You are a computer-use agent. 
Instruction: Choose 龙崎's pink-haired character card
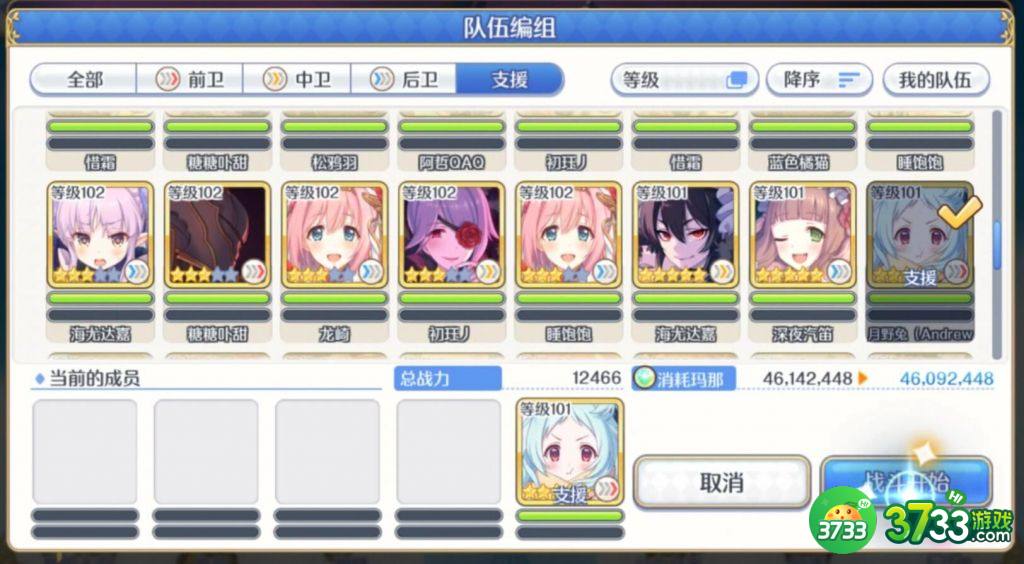(334, 235)
